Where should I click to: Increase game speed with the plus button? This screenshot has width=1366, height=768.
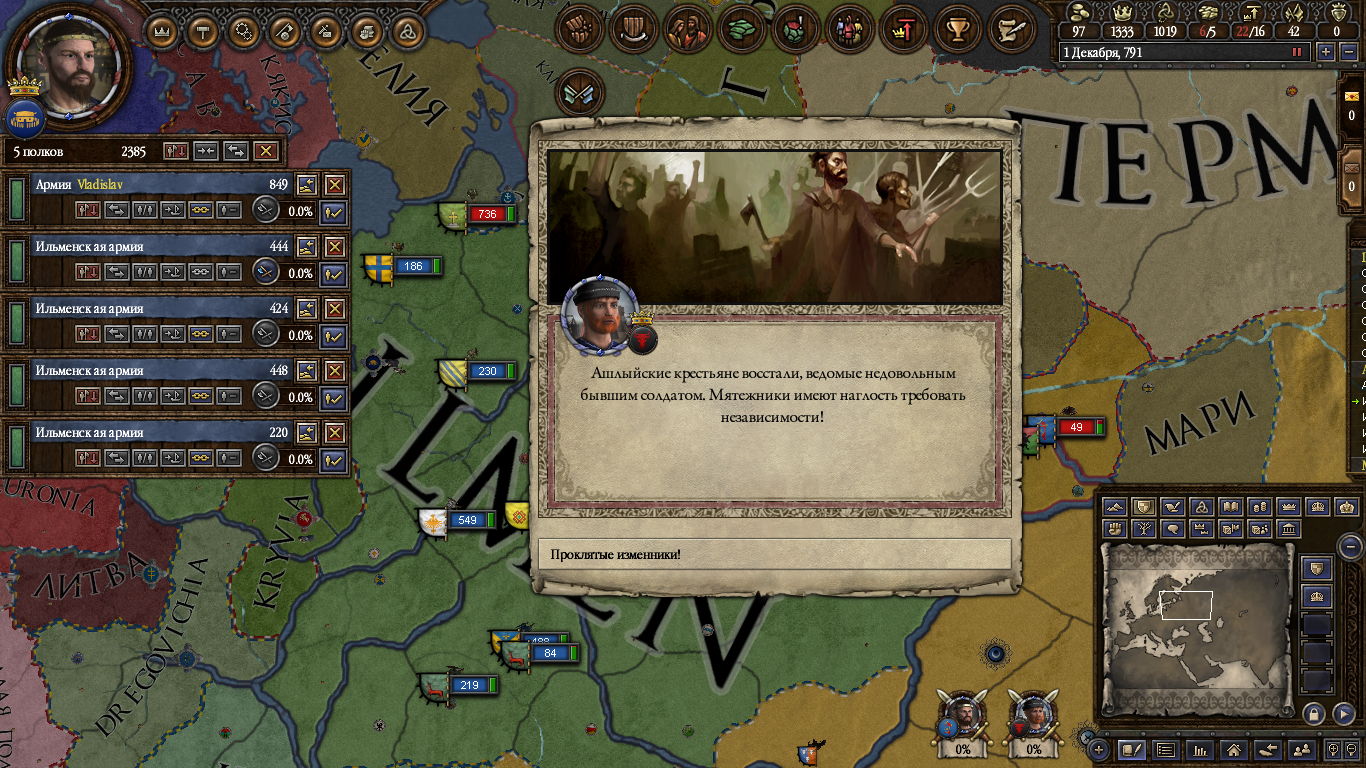click(x=1326, y=52)
